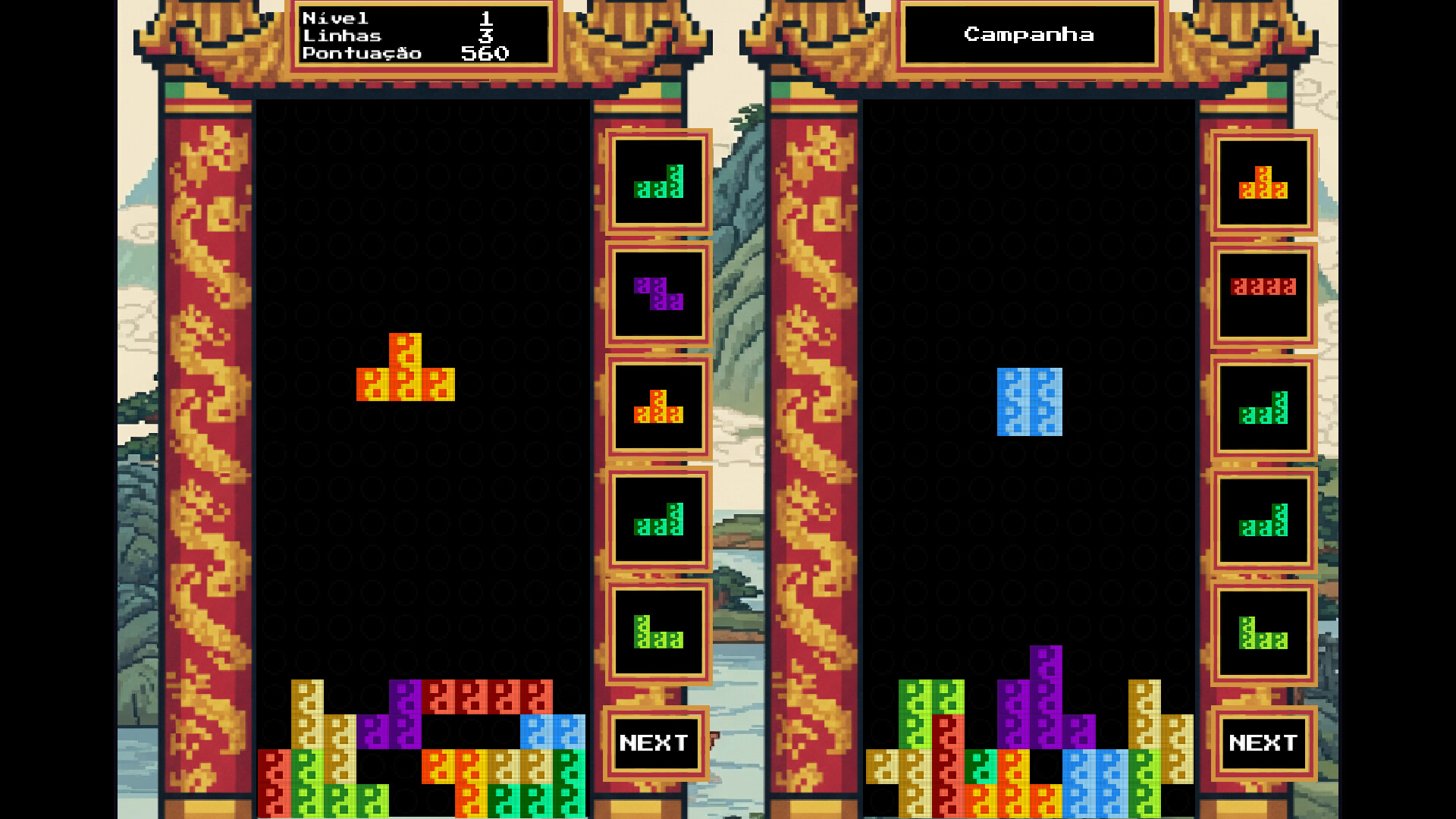Screen dimensions: 1456x819
Task: Click the Campanha mode indicator to toggle it
Action: 1028,33
